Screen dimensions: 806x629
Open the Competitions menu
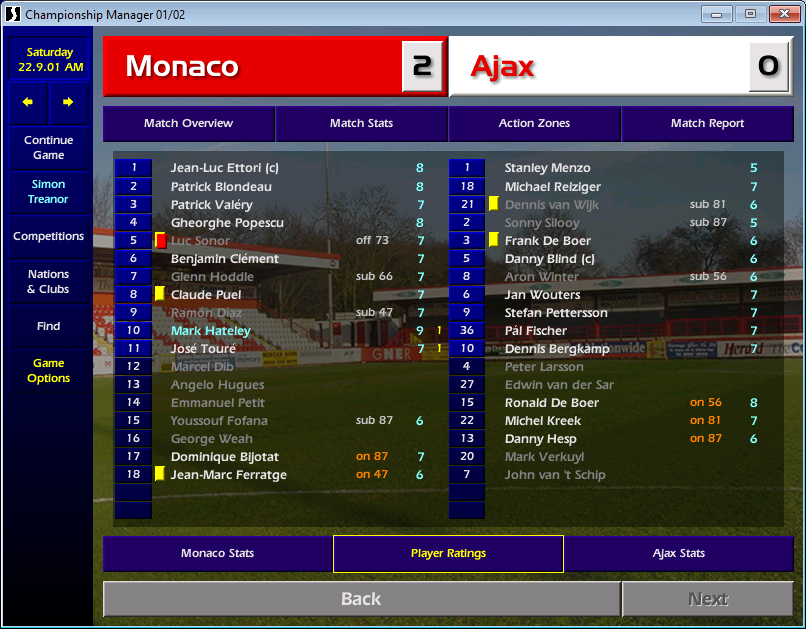[x=48, y=237]
